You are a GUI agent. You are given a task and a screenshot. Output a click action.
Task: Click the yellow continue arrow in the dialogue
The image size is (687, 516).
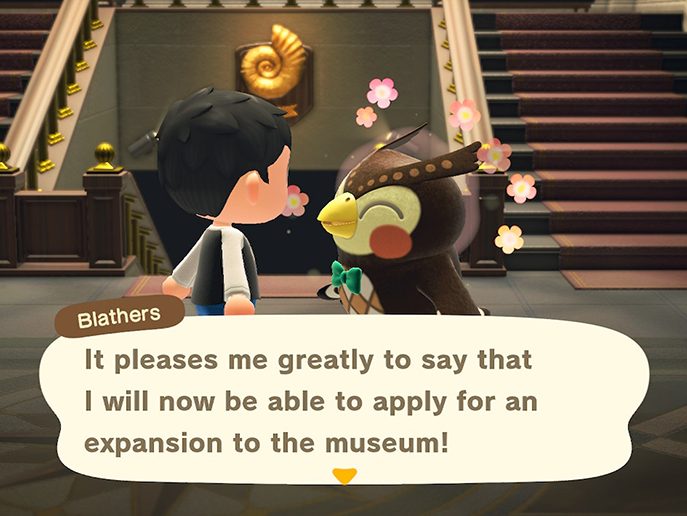click(344, 476)
